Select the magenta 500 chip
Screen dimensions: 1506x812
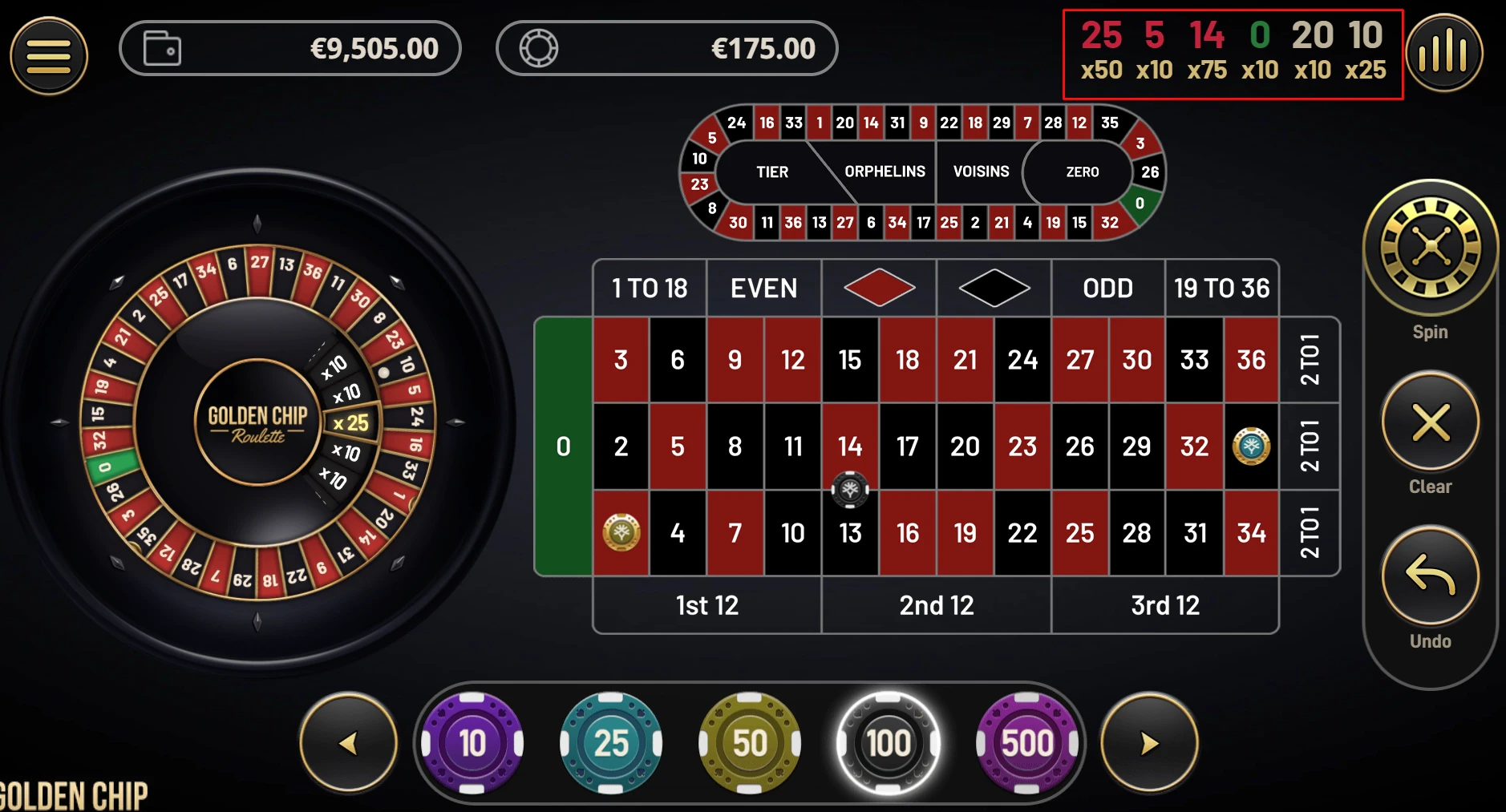[x=1026, y=743]
